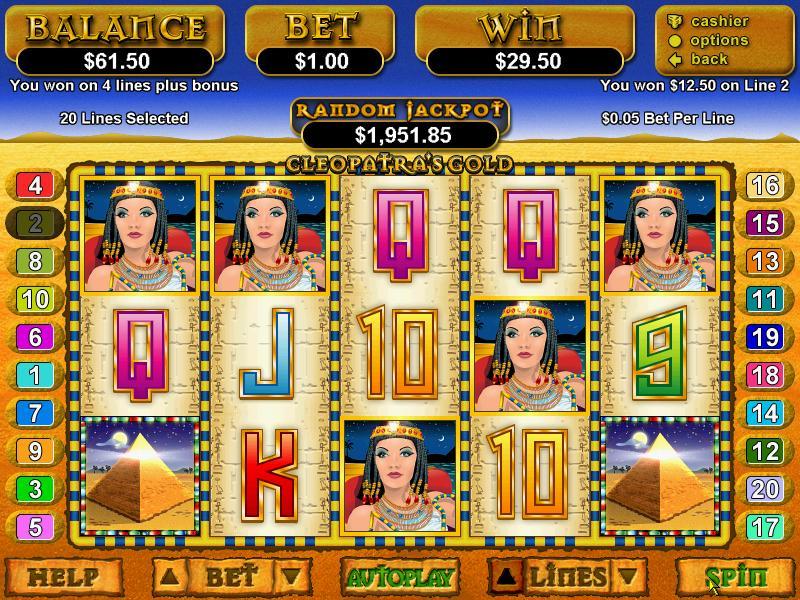800x600 pixels.
Task: Choose payline number 13
Action: (765, 261)
